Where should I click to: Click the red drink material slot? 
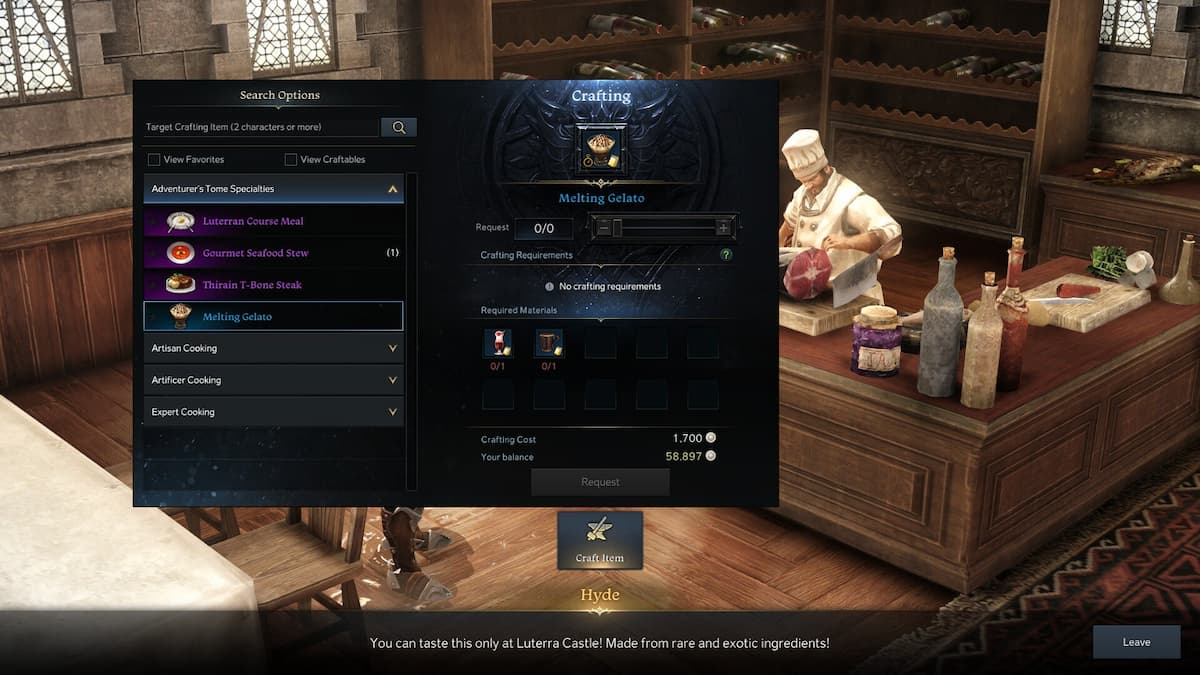click(x=497, y=343)
